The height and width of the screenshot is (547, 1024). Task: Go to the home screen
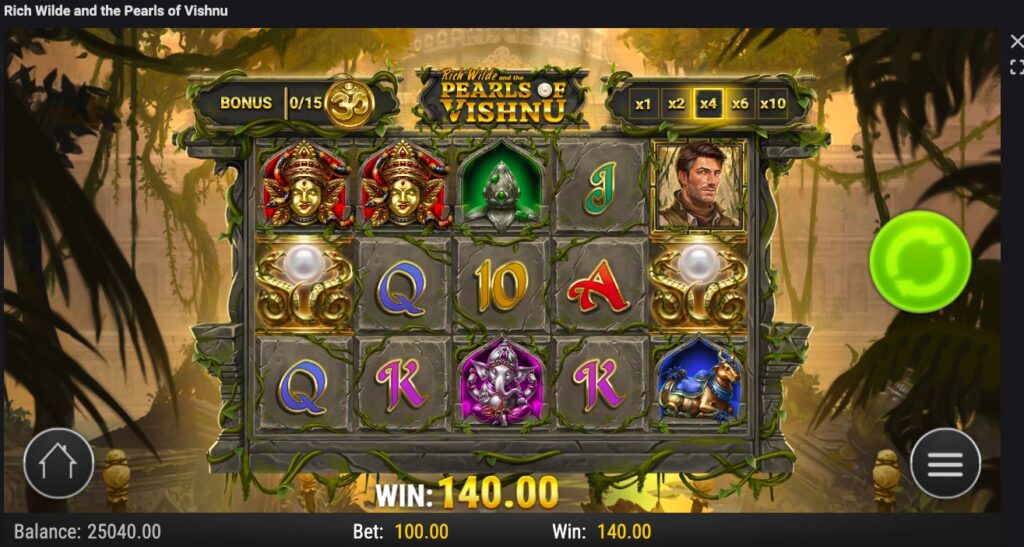pos(58,464)
